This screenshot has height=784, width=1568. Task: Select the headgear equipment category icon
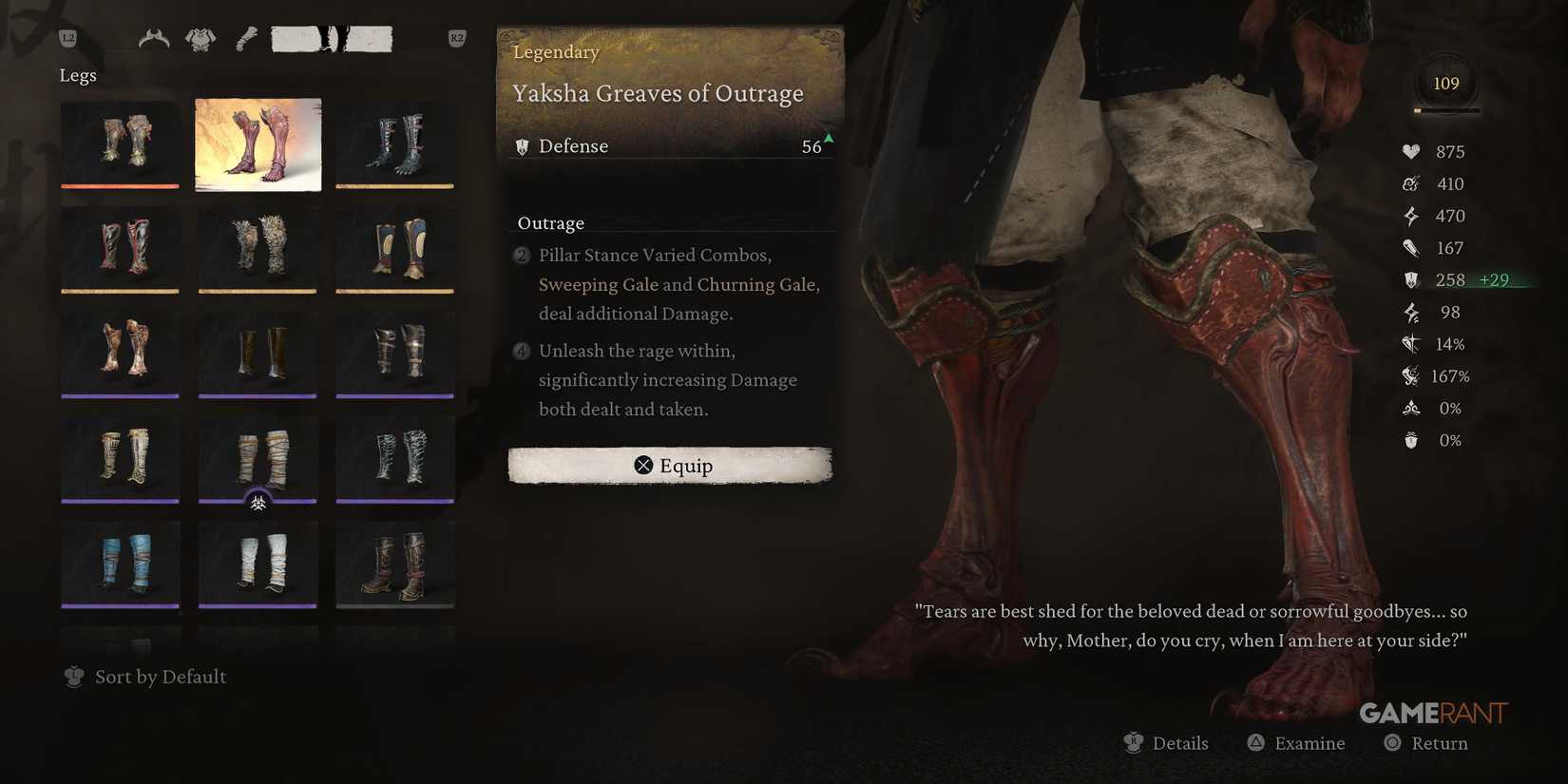point(154,38)
